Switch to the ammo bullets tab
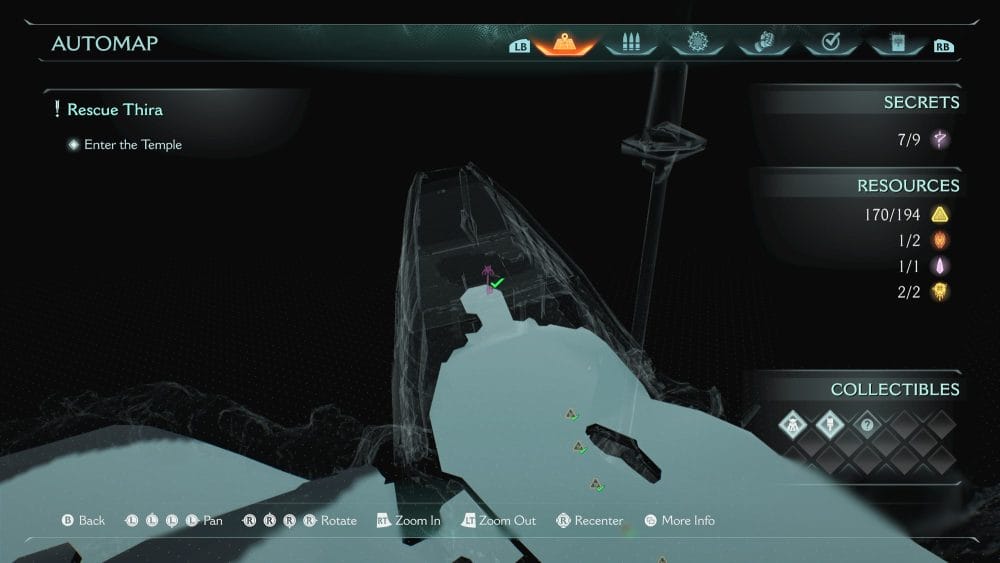The height and width of the screenshot is (563, 1000). tap(630, 44)
